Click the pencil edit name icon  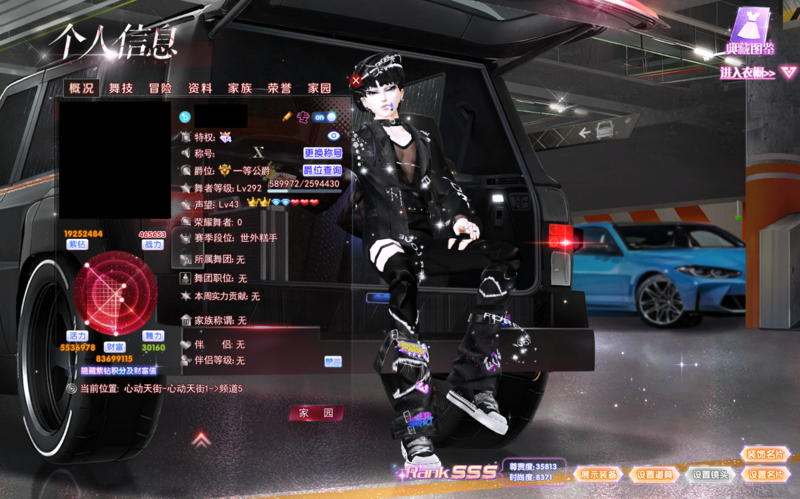click(x=286, y=117)
